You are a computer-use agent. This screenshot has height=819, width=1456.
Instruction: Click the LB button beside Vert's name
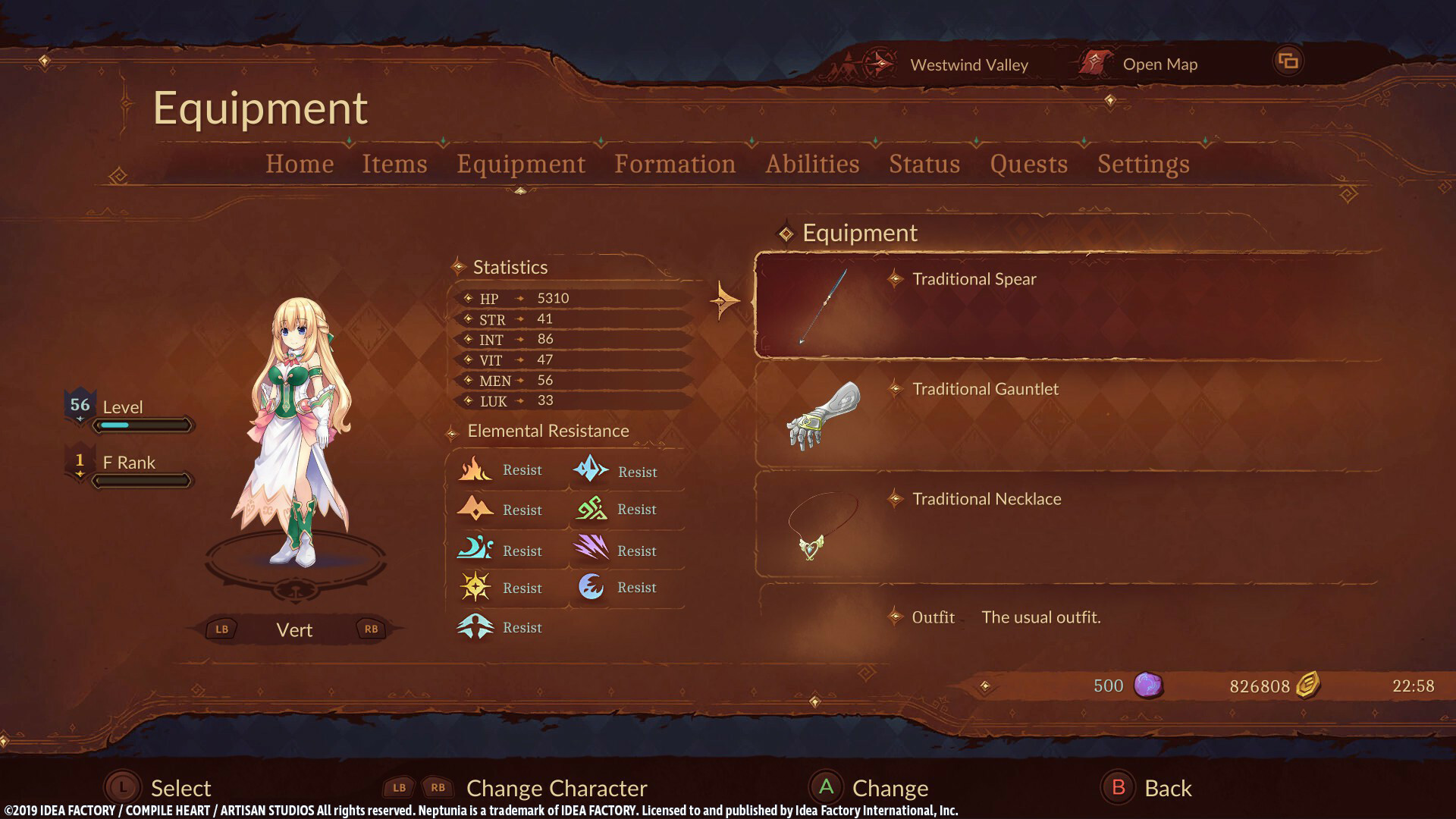221,629
